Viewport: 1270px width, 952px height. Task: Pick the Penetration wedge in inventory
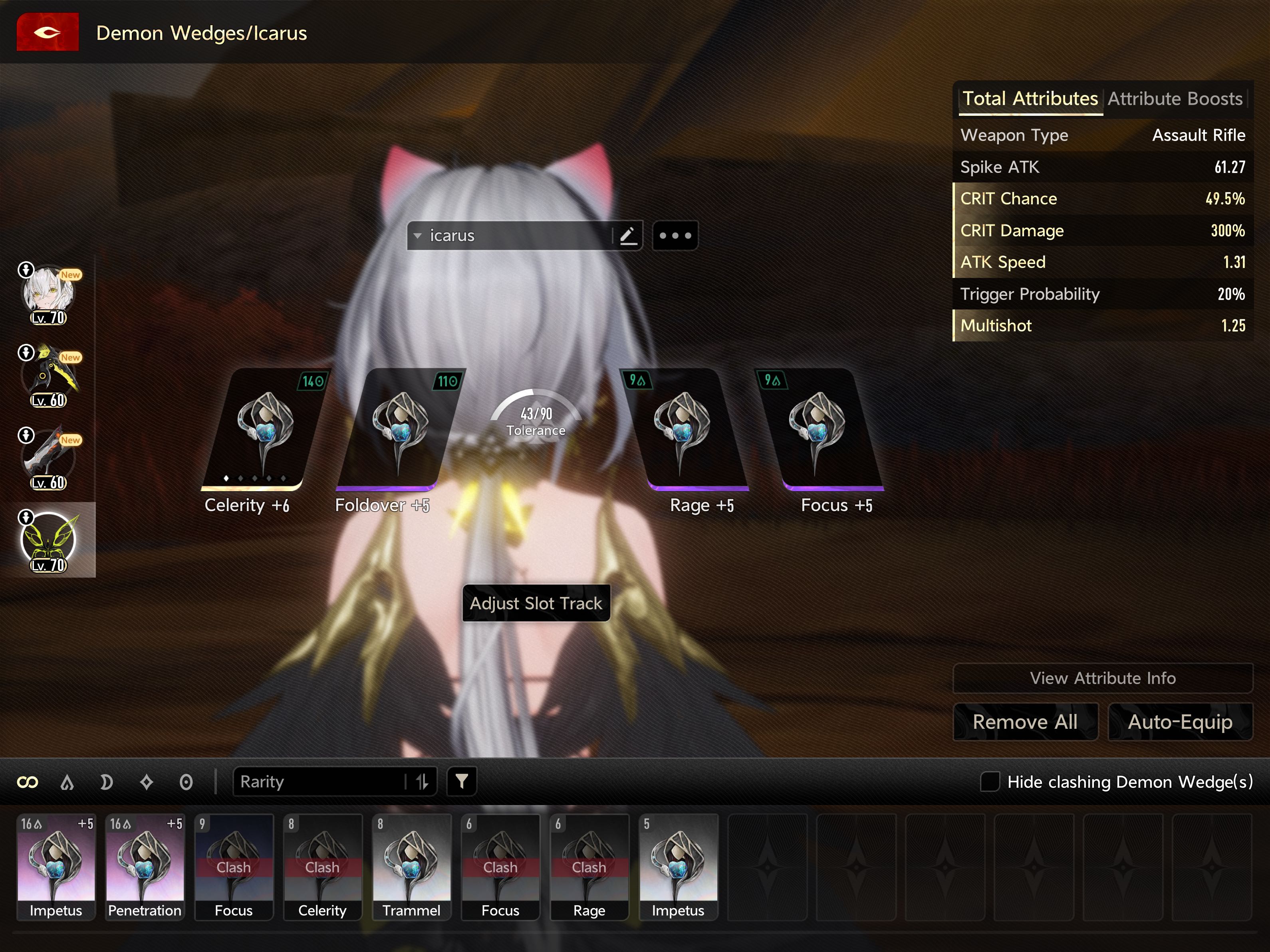tap(145, 866)
